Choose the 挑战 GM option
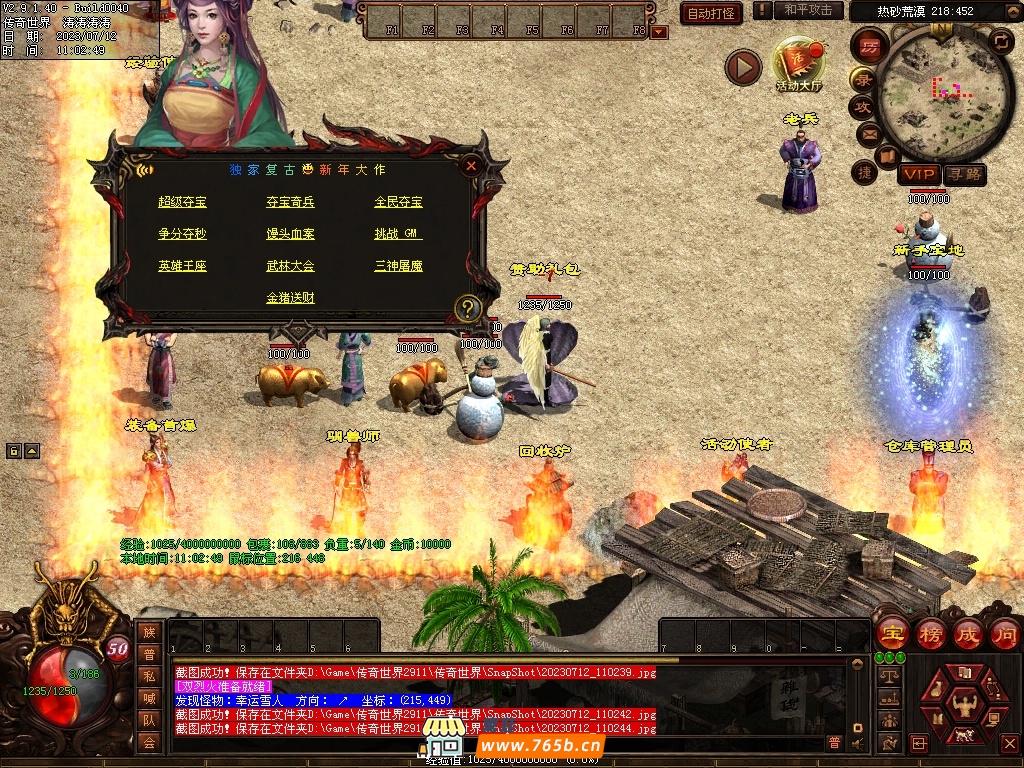The width and height of the screenshot is (1024, 768). click(398, 234)
